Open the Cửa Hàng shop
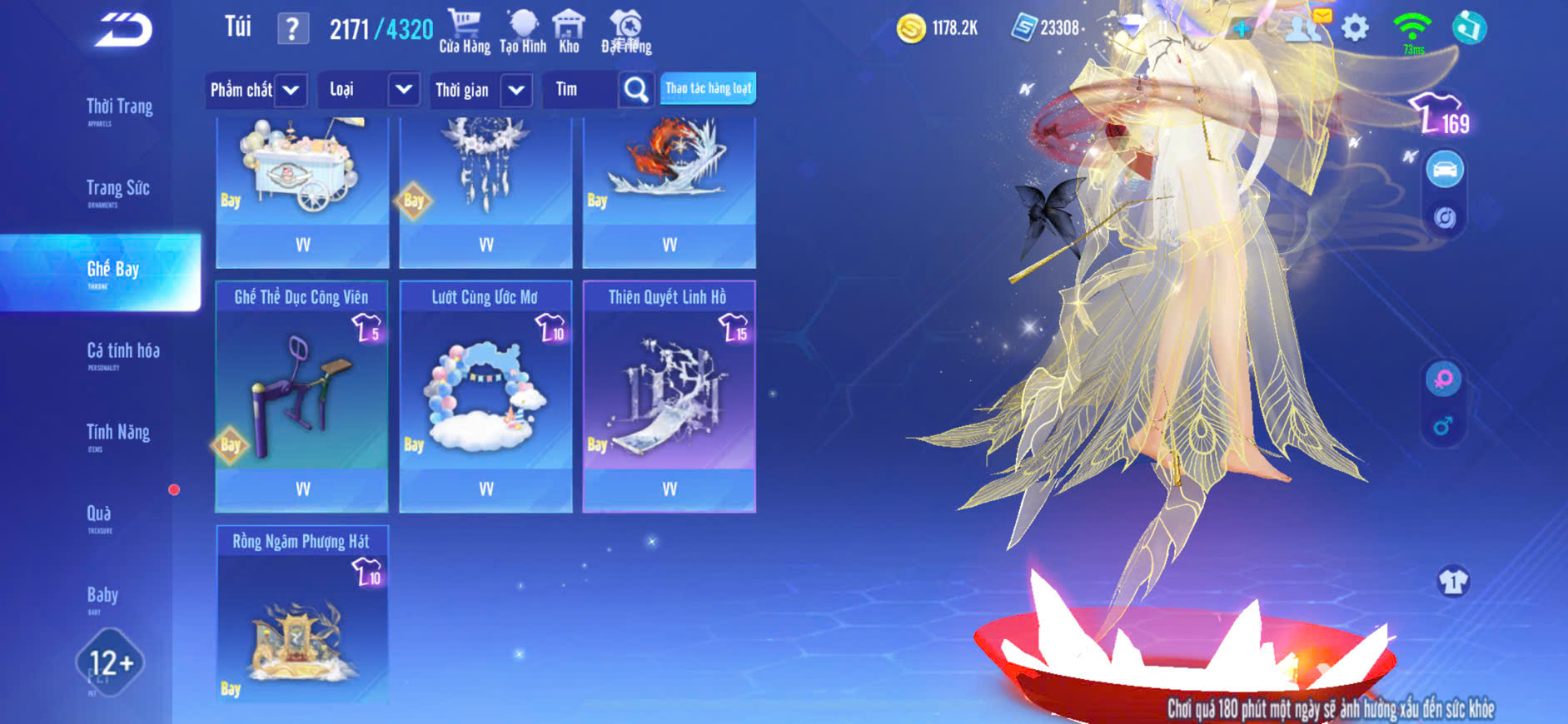 tap(464, 32)
